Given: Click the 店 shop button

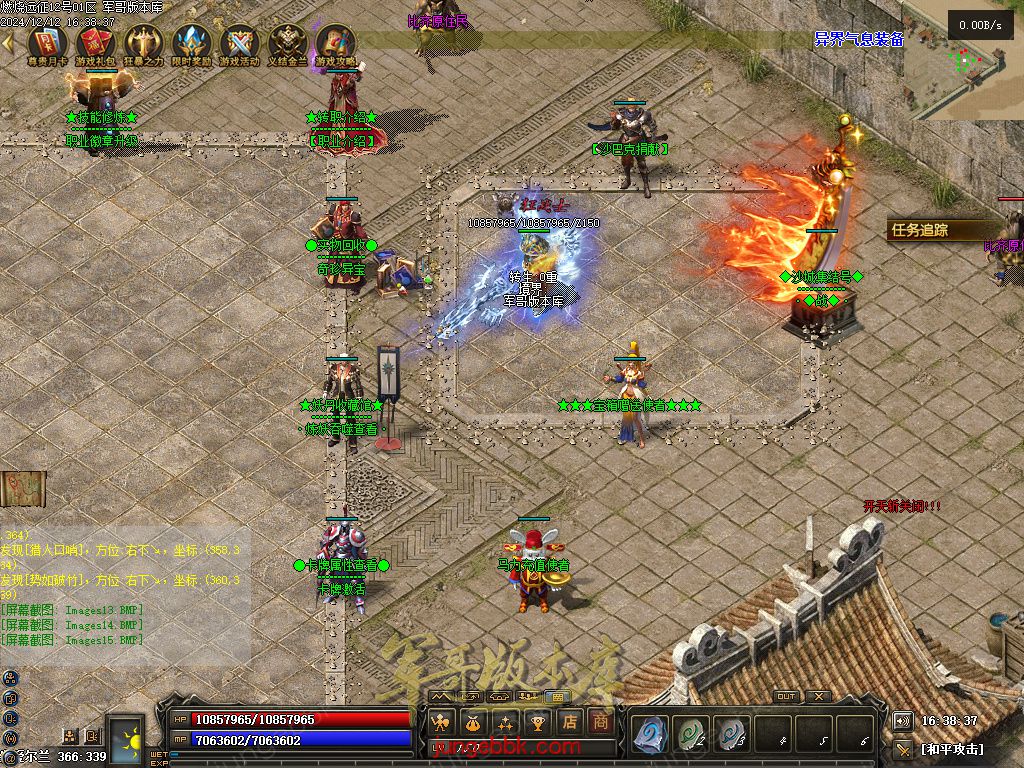Looking at the screenshot, I should [569, 721].
